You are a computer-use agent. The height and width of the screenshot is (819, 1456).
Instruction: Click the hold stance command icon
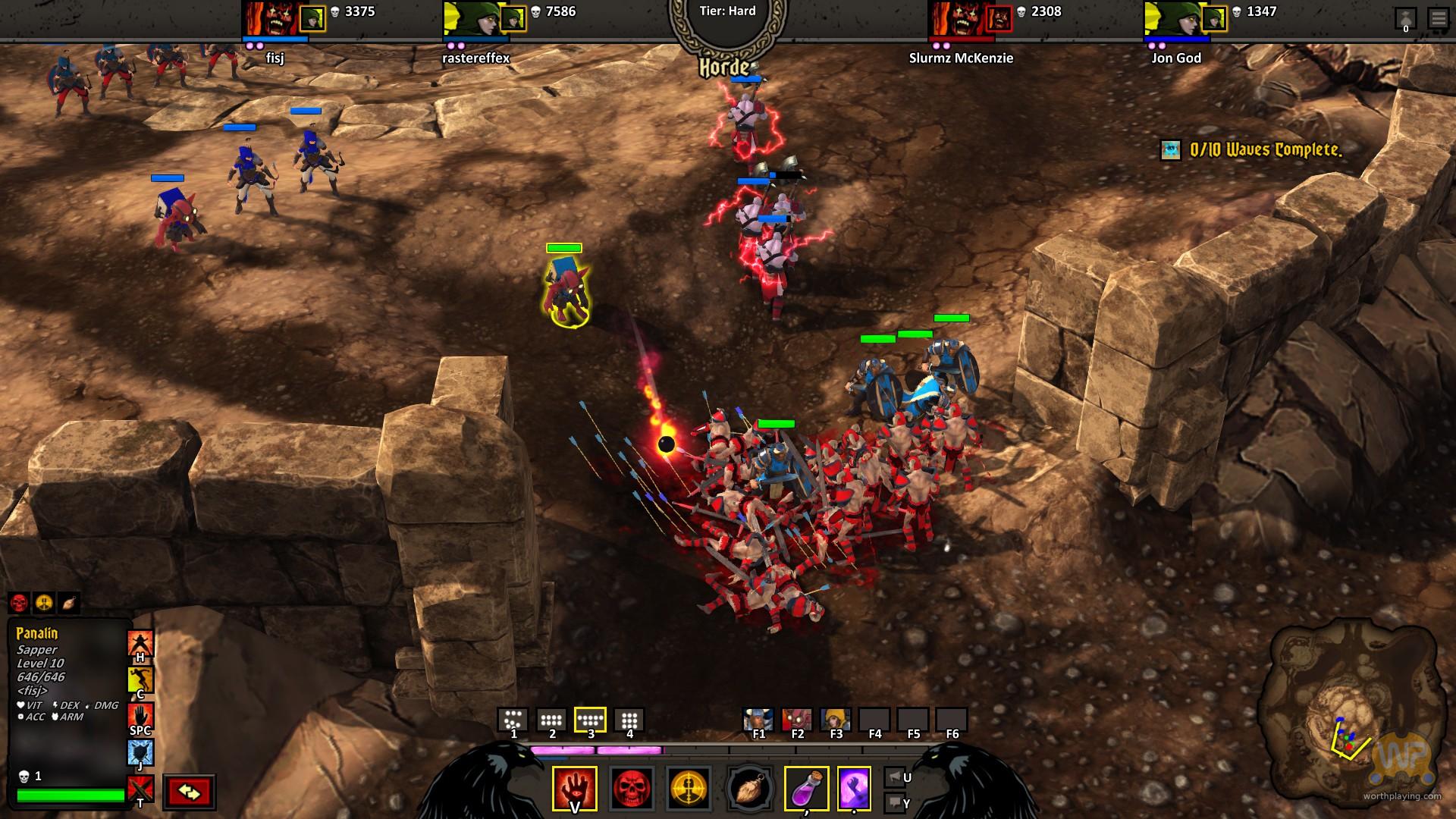[140, 644]
